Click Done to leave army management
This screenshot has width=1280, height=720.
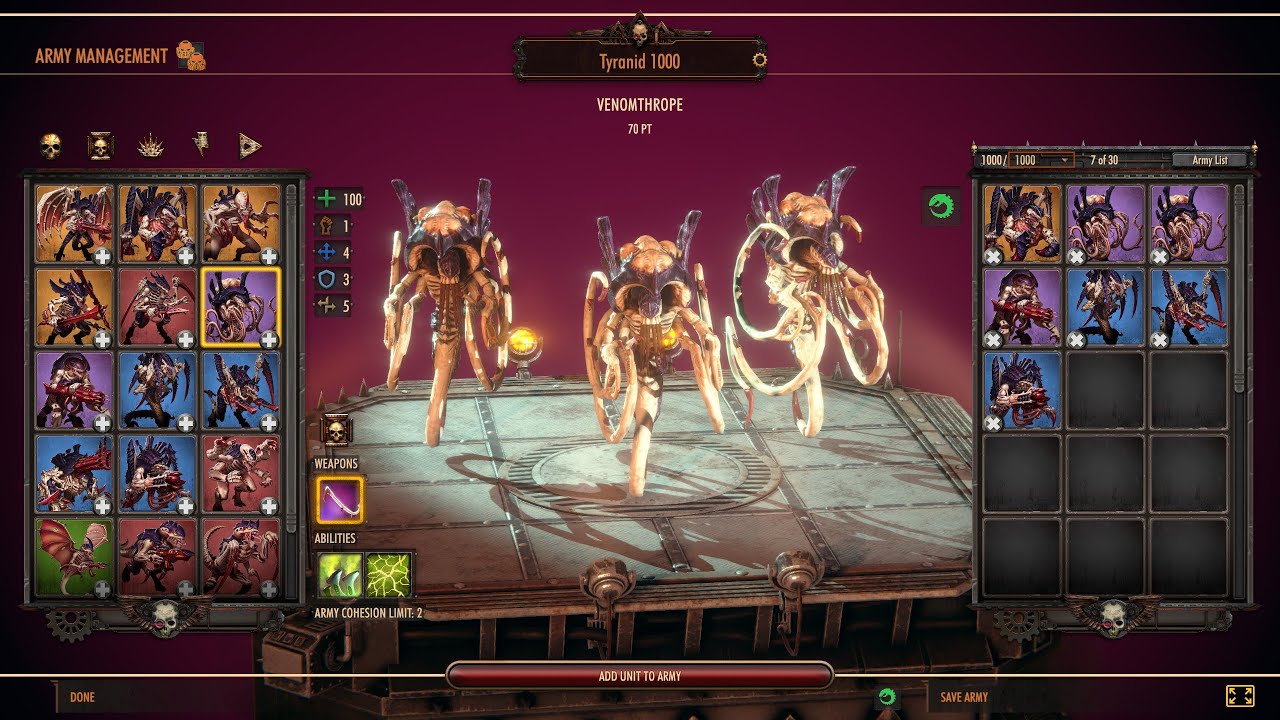[x=82, y=697]
